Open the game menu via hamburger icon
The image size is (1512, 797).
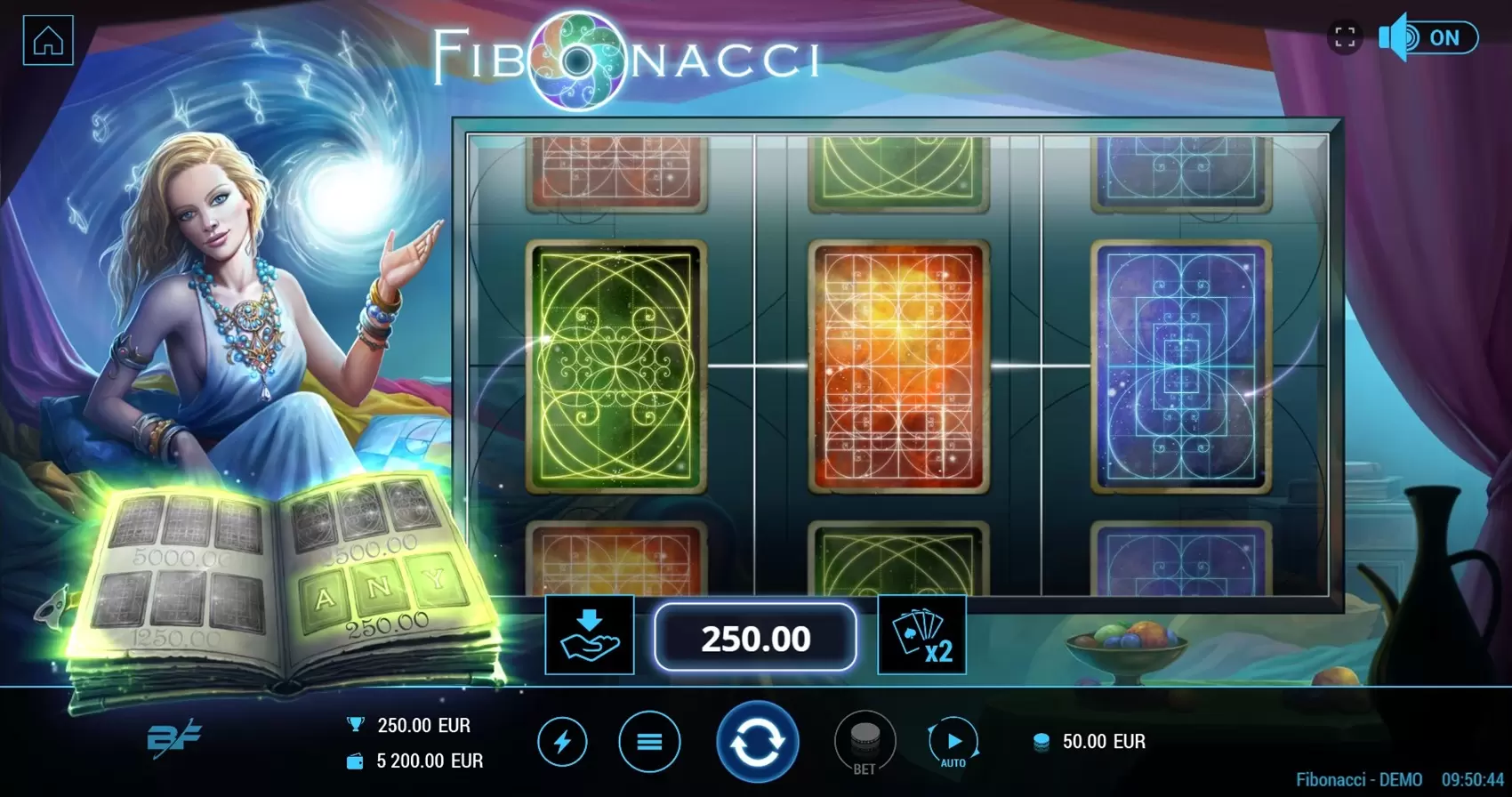click(650, 741)
